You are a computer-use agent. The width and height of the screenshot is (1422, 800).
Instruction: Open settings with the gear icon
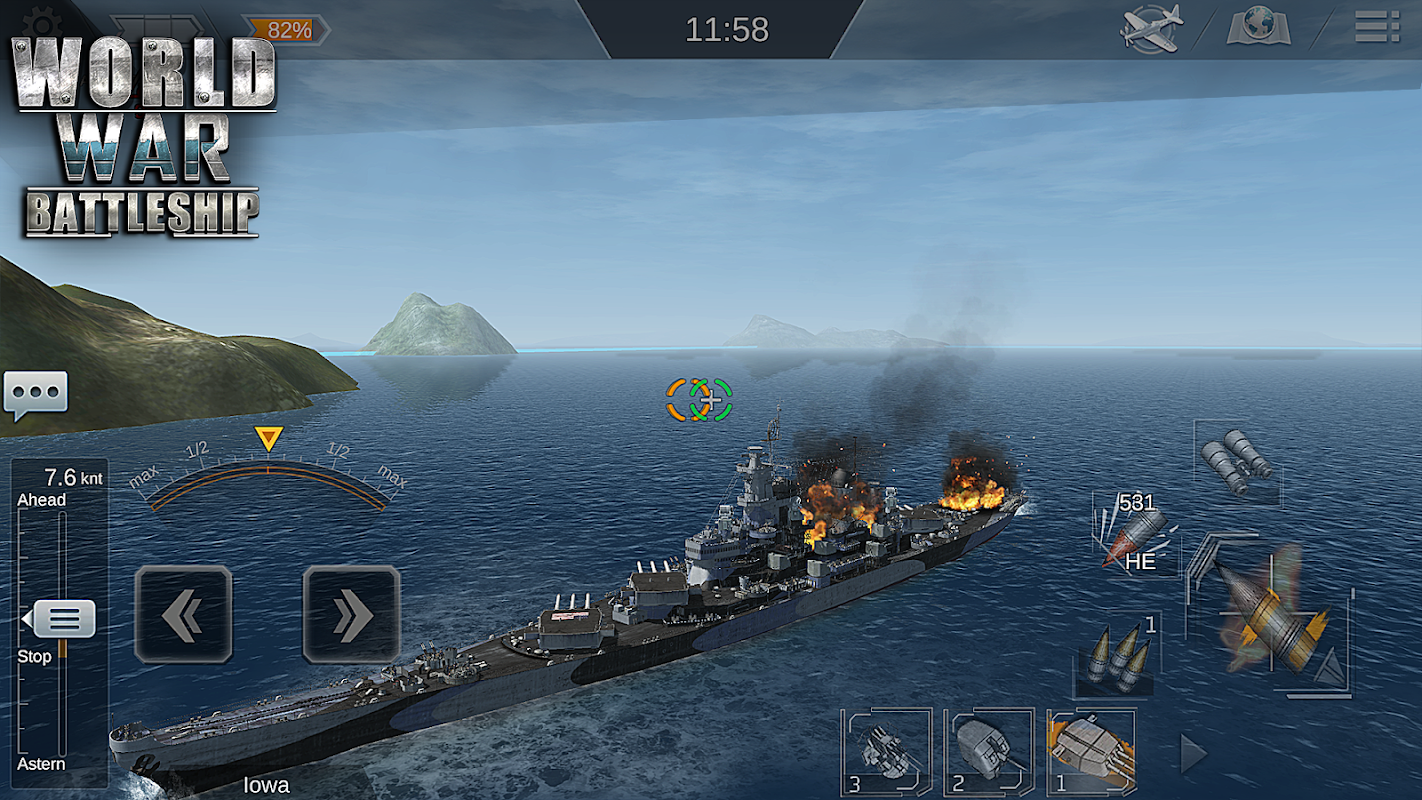click(40, 20)
